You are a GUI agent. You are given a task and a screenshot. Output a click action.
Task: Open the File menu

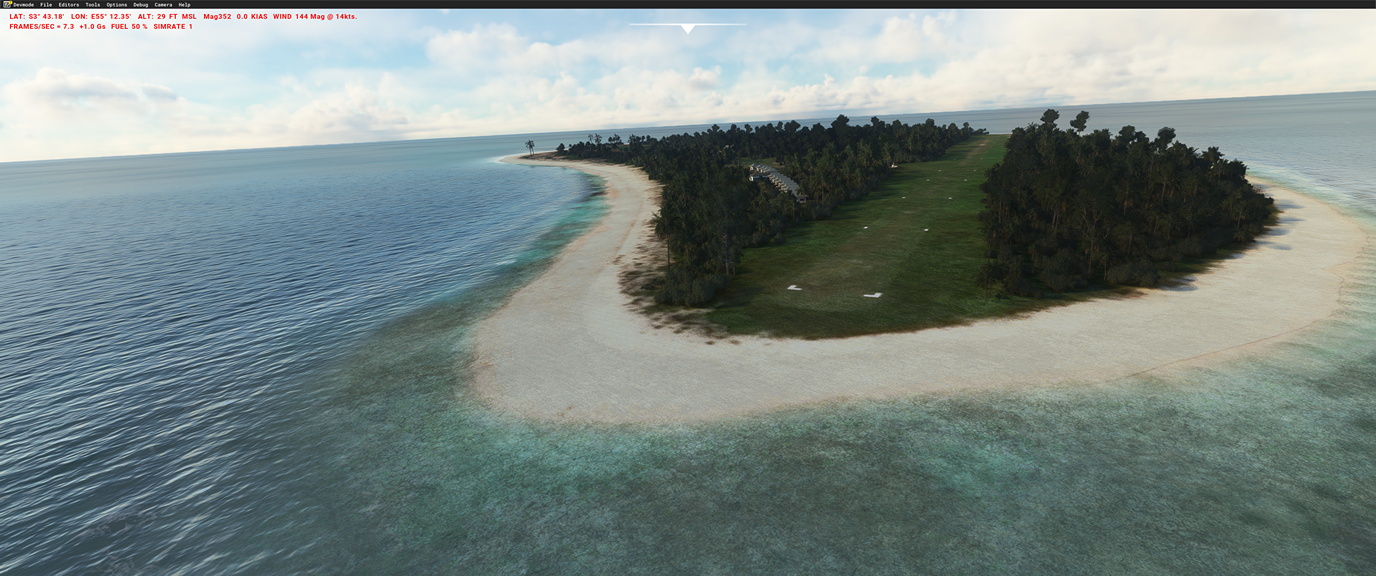click(x=46, y=5)
